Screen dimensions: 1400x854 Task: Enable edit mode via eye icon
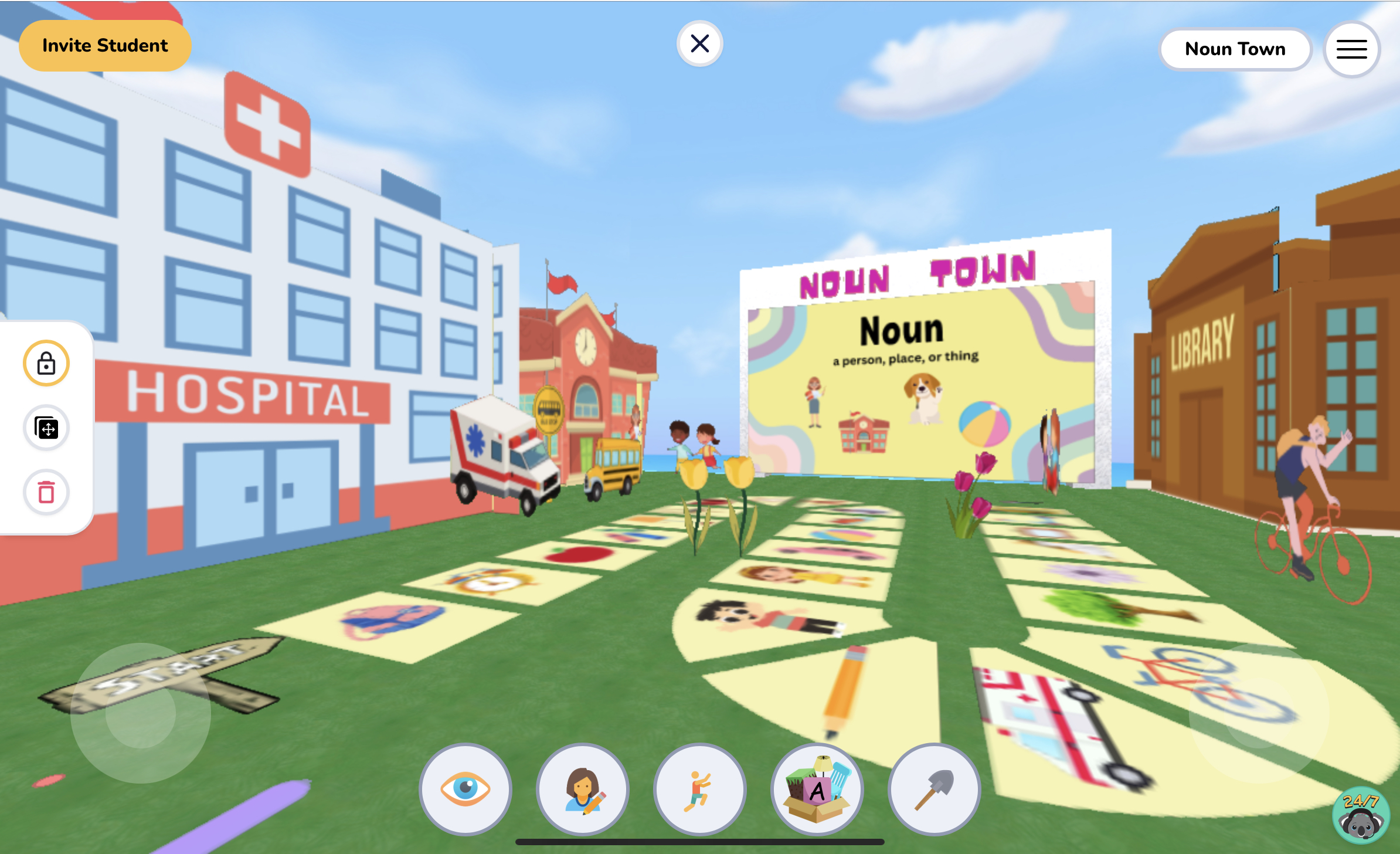coord(466,790)
